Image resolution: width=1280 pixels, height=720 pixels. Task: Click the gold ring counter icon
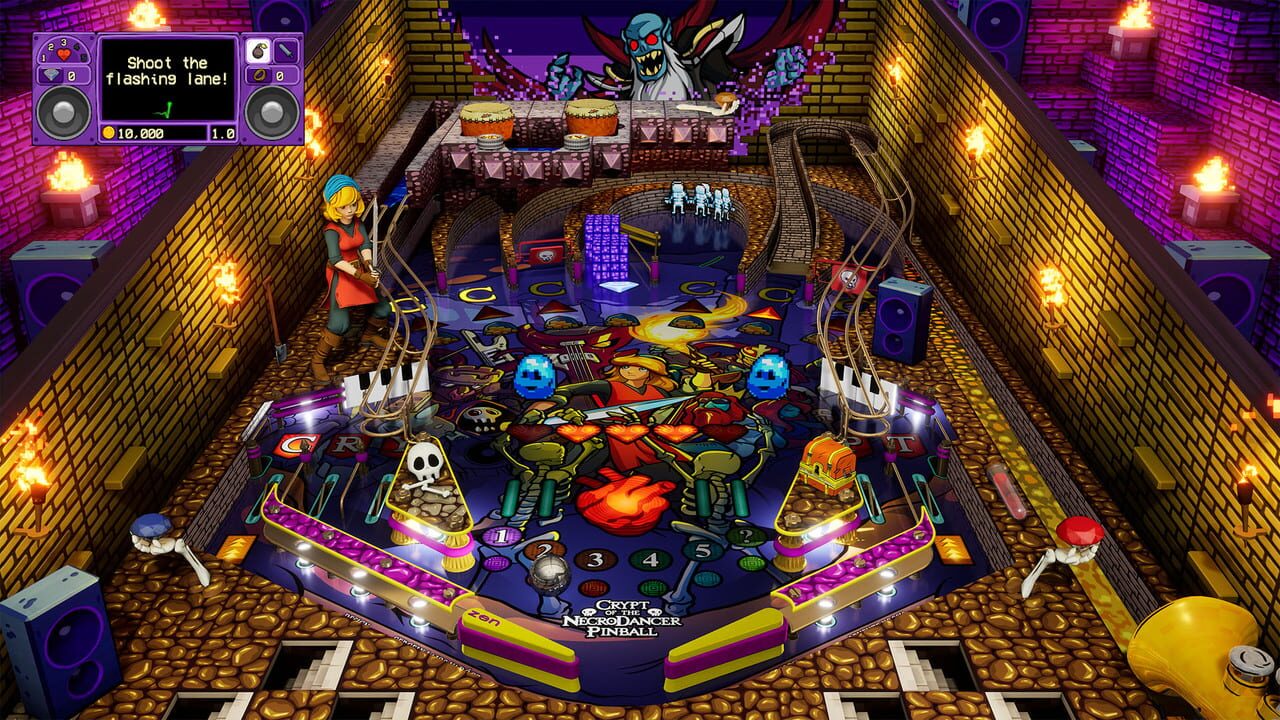click(259, 76)
